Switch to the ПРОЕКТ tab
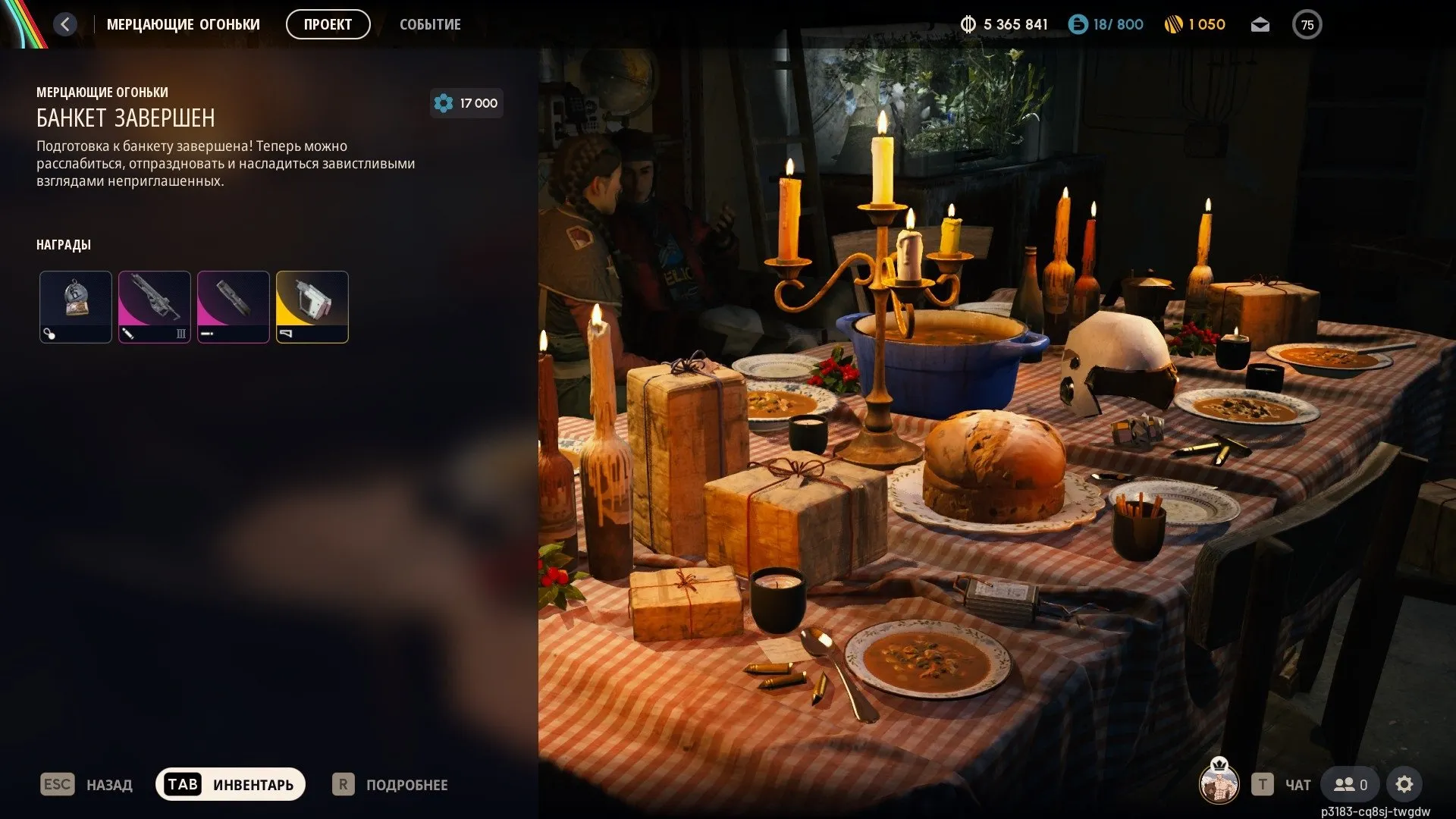Viewport: 1456px width, 819px height. click(328, 24)
